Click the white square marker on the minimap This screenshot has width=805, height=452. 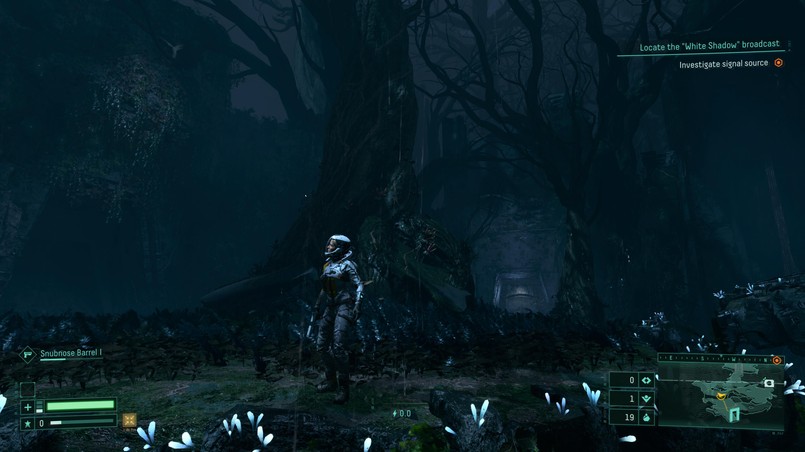click(768, 383)
